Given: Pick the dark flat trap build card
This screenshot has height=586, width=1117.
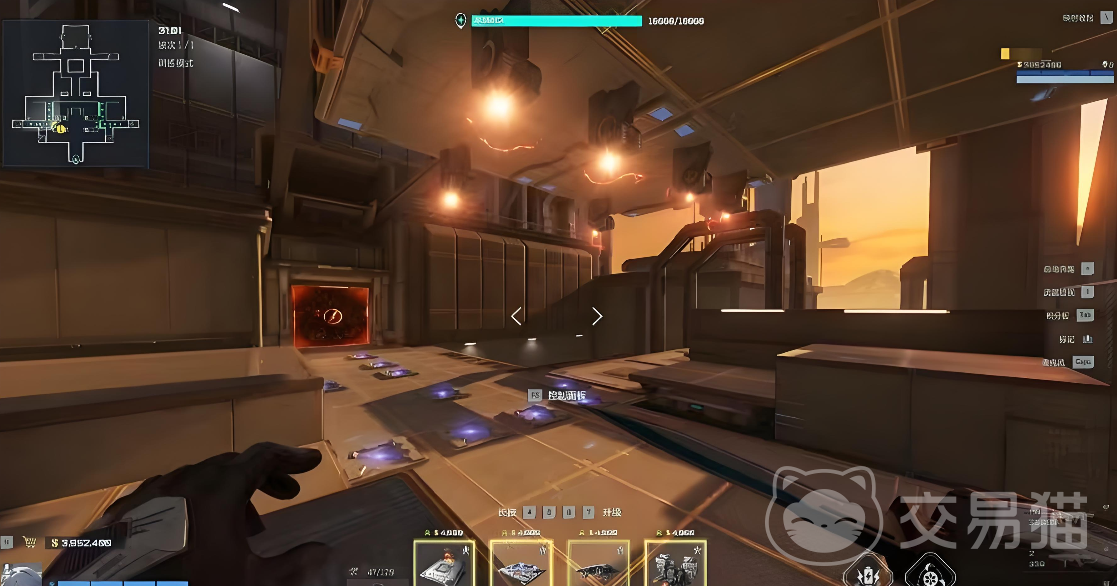Looking at the screenshot, I should [x=598, y=563].
